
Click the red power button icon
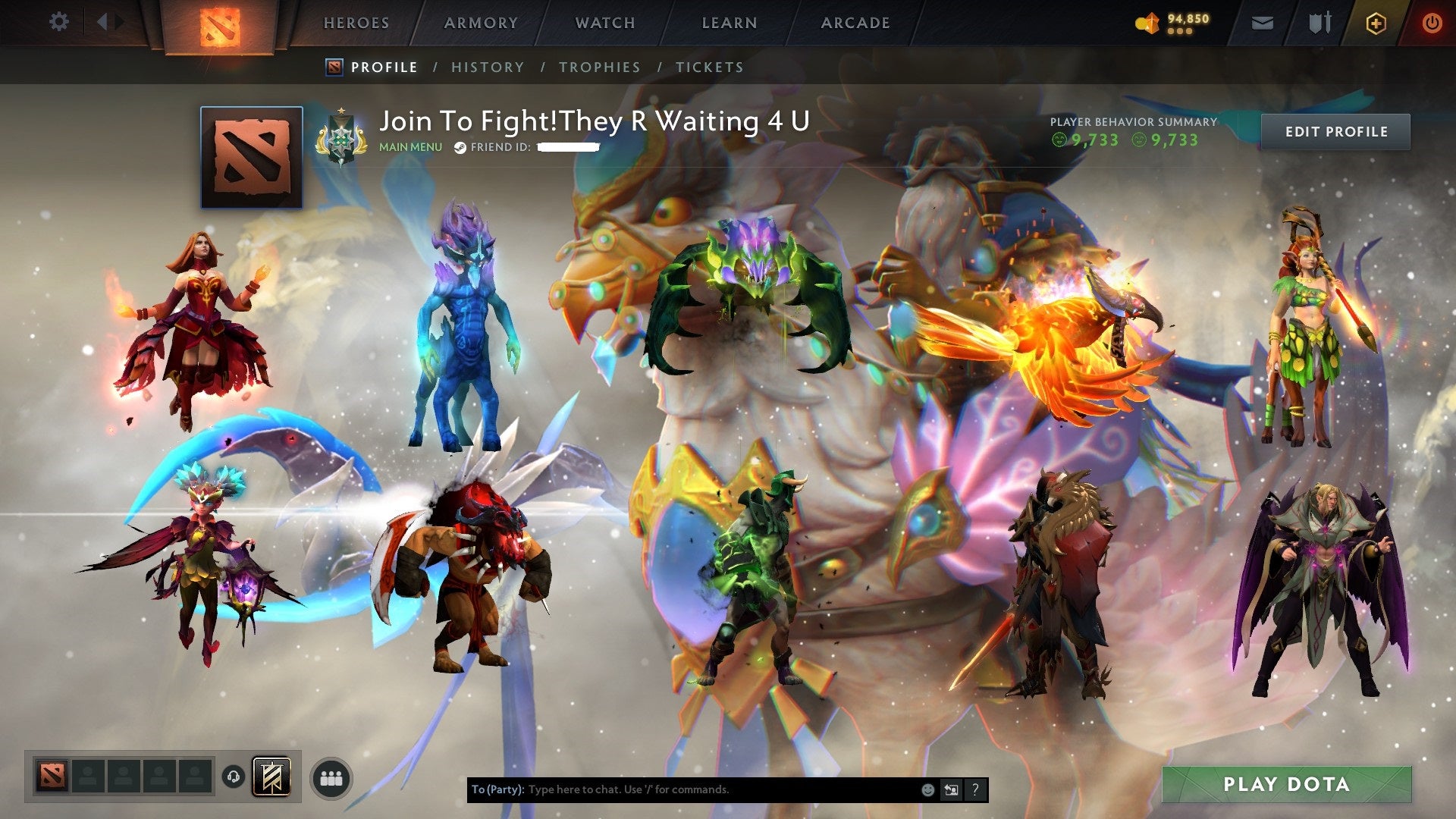(1431, 23)
